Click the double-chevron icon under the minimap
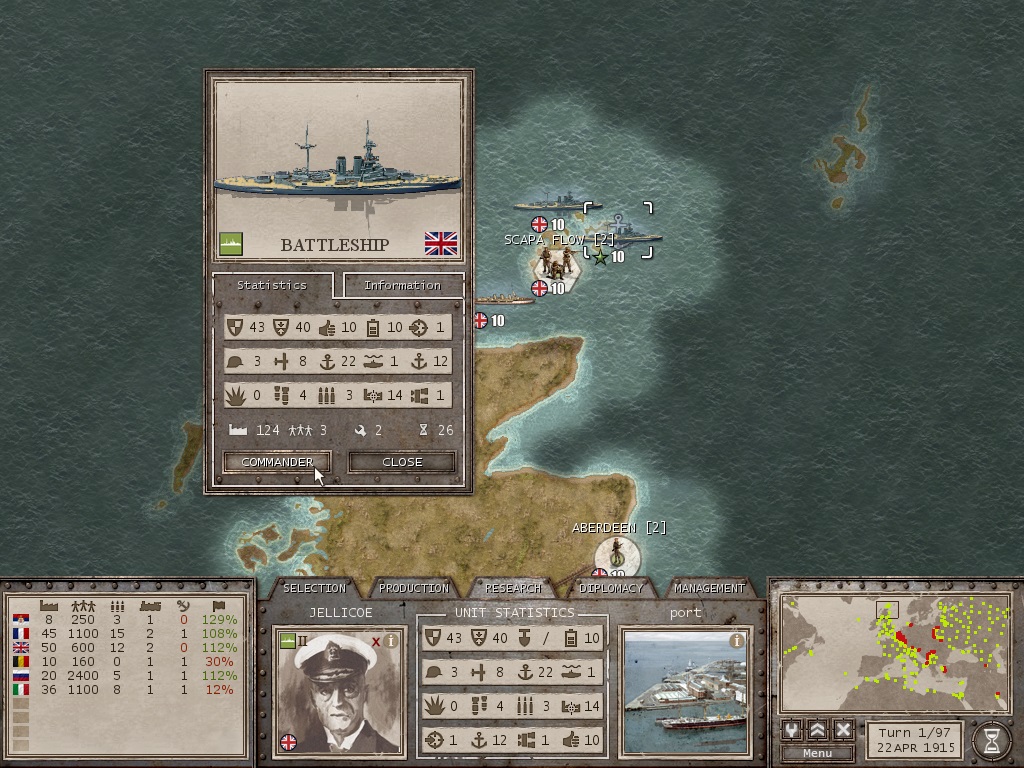 point(818,729)
